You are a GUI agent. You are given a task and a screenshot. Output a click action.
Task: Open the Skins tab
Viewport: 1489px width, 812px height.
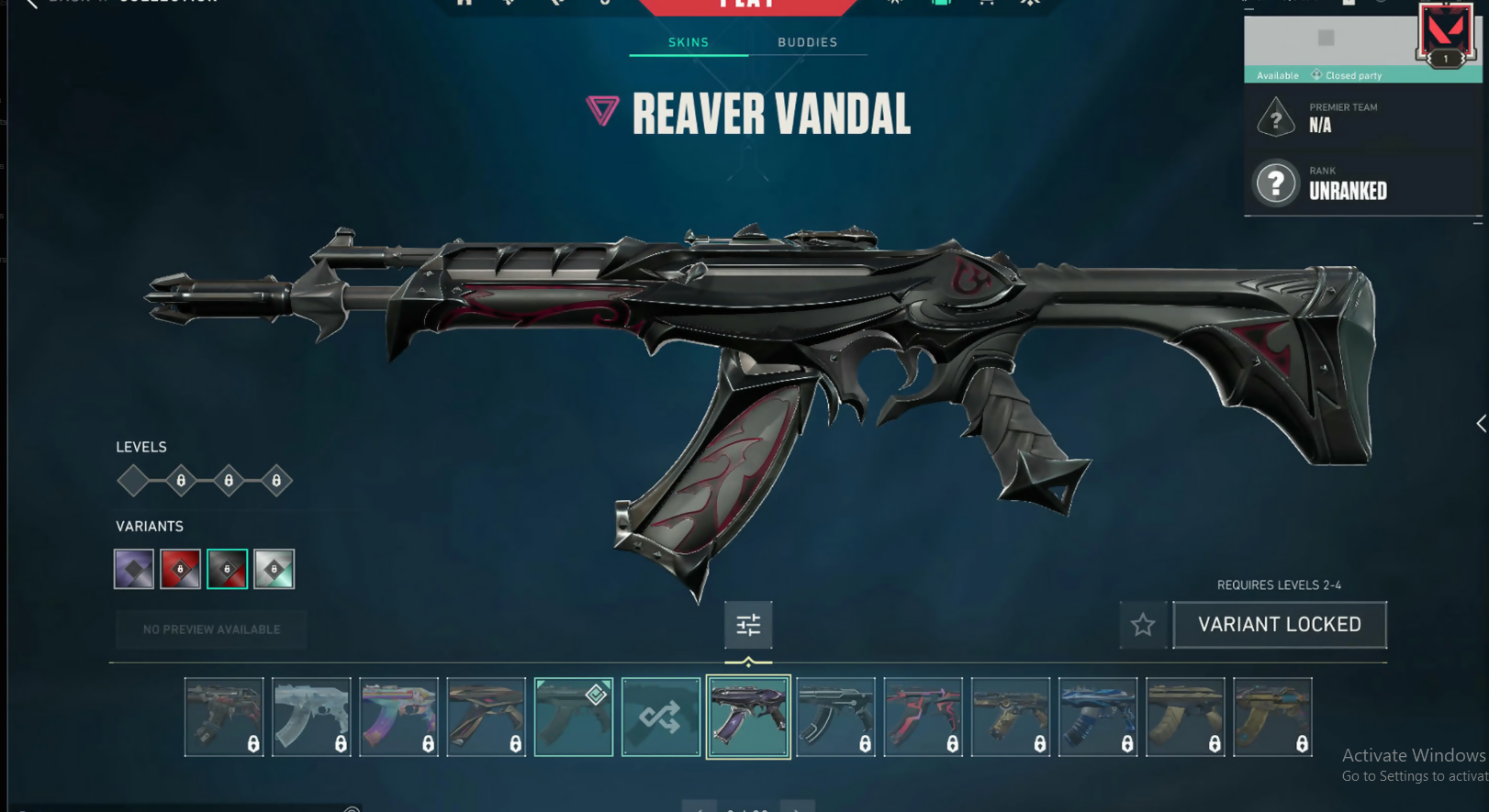tap(689, 42)
